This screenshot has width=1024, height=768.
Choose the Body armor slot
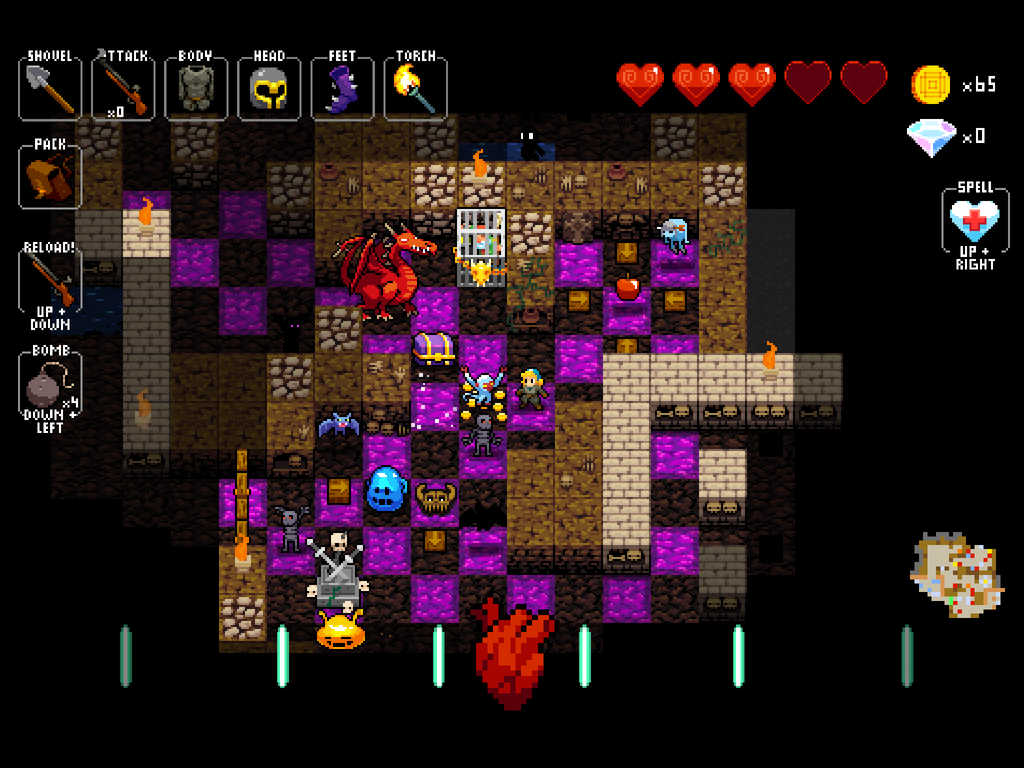tap(196, 89)
